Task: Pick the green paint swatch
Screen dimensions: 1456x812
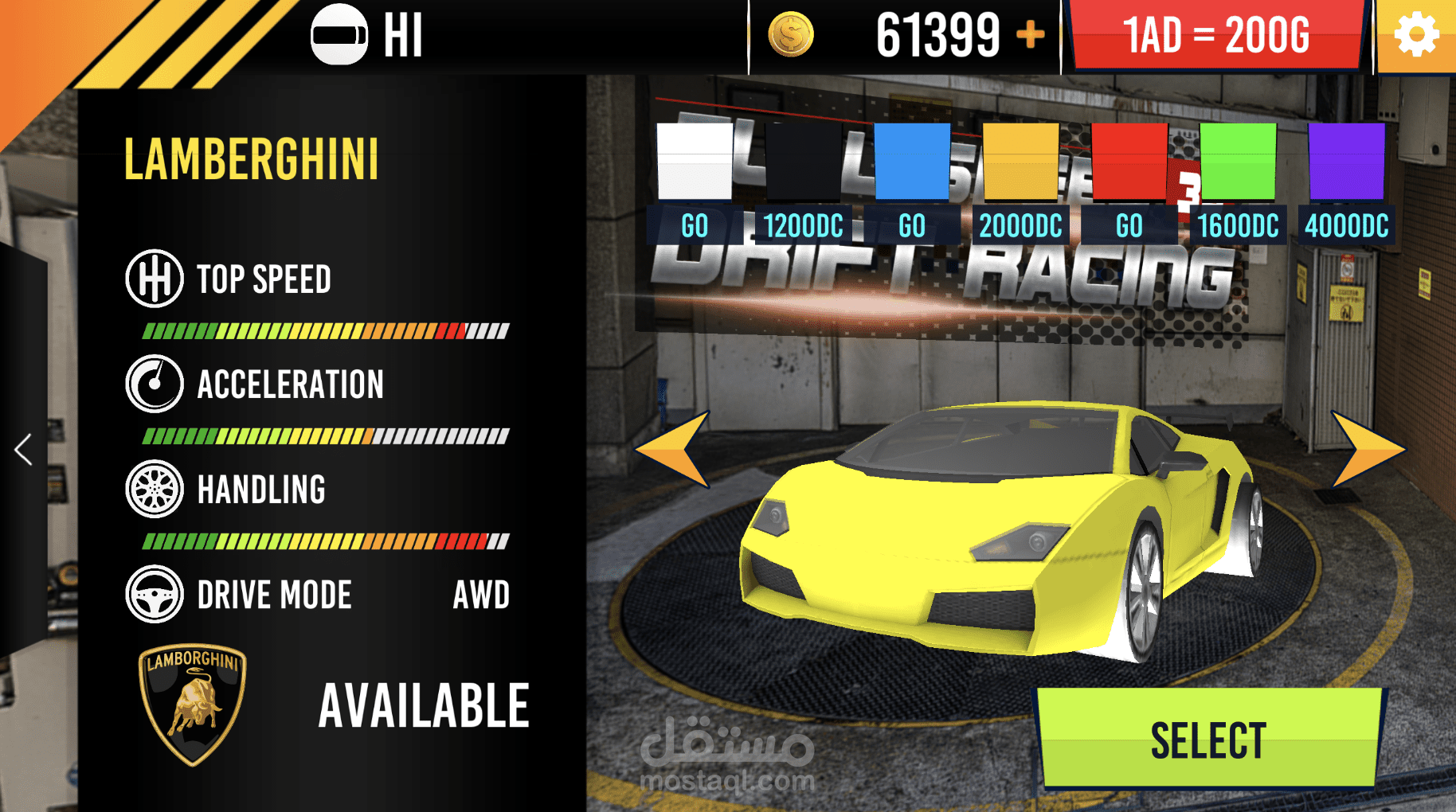Action: point(1238,161)
